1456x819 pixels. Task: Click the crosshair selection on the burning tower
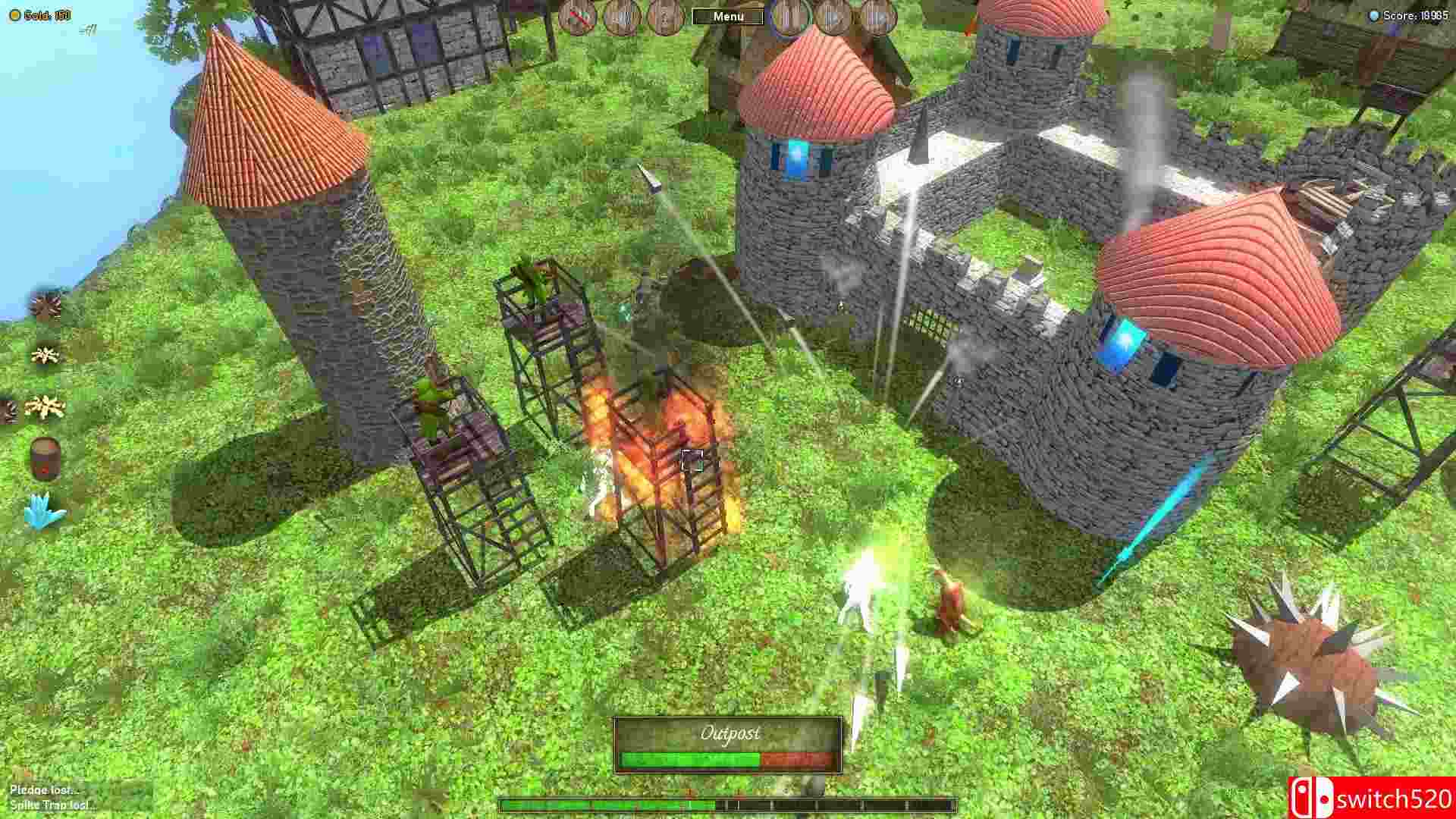[691, 456]
